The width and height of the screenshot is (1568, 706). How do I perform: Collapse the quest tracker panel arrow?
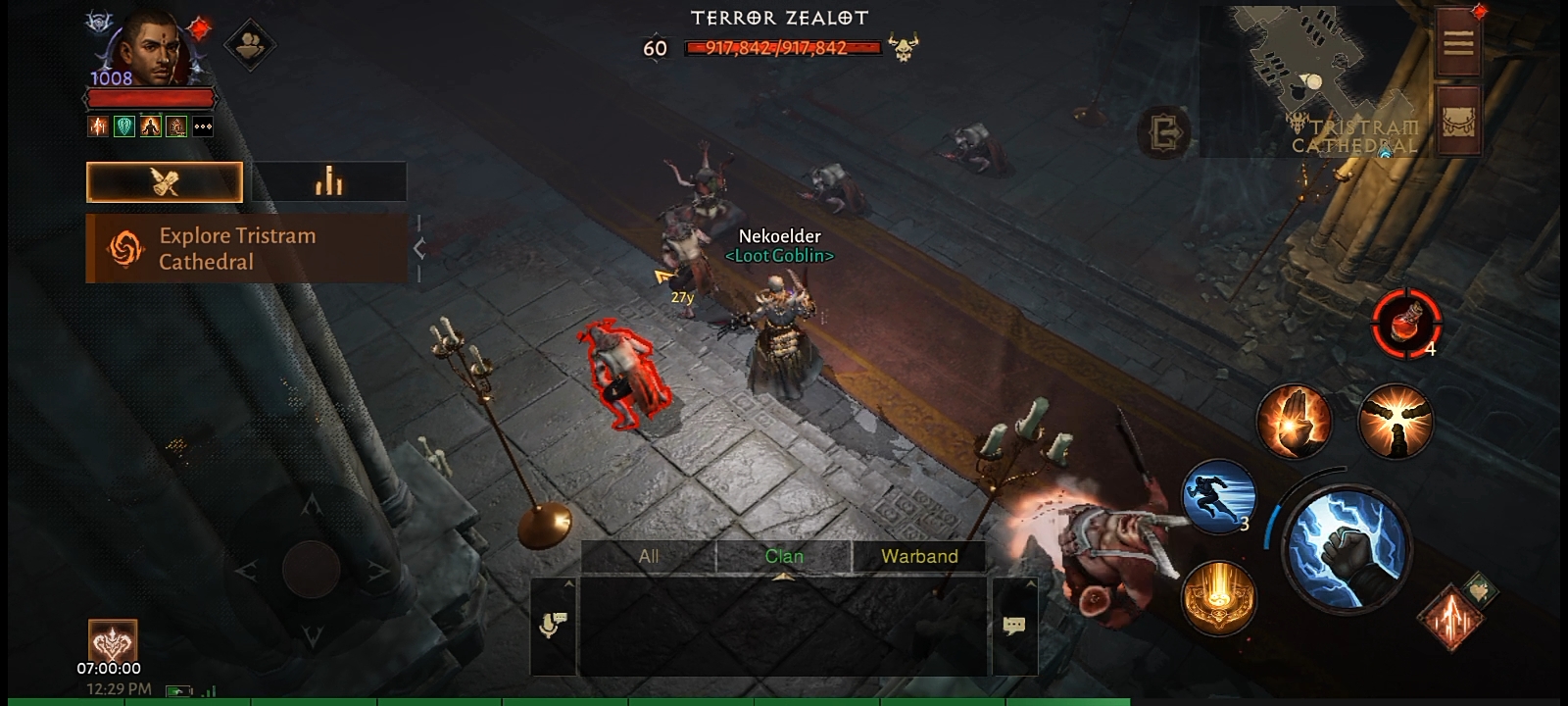[x=419, y=249]
